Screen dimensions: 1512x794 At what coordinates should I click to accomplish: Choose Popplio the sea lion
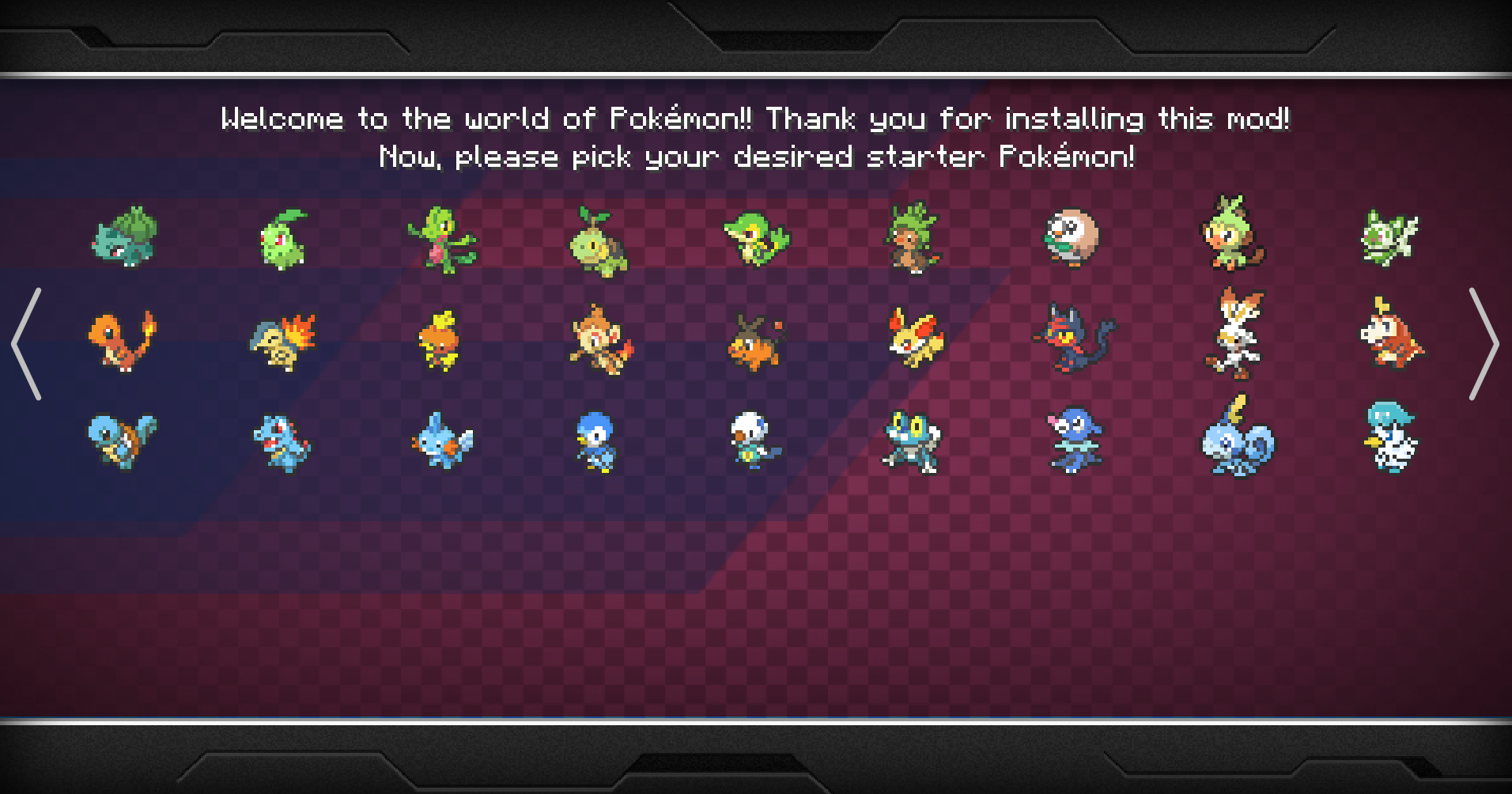[1073, 443]
